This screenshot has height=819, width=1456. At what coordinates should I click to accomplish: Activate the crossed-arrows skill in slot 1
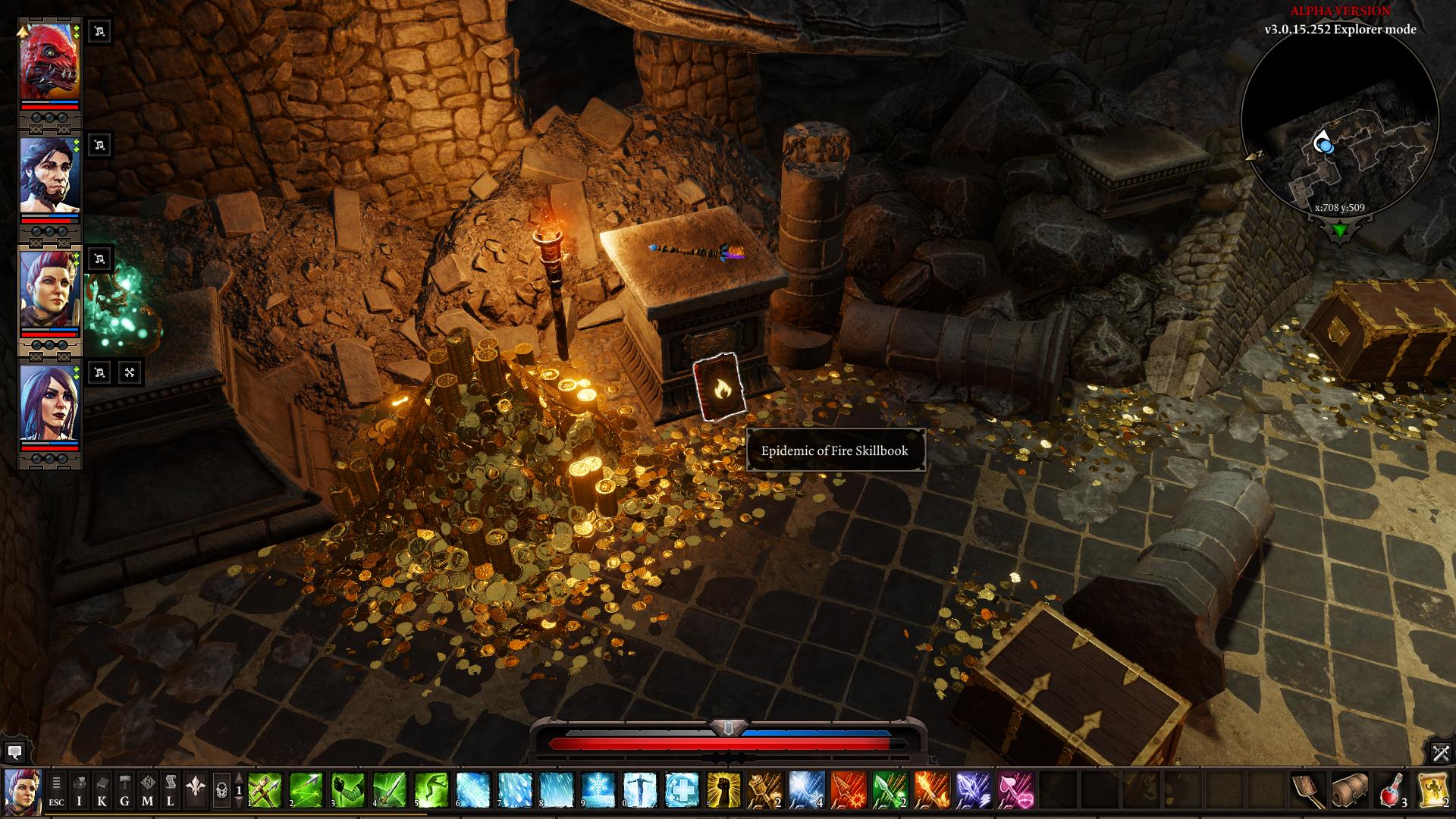(x=265, y=789)
